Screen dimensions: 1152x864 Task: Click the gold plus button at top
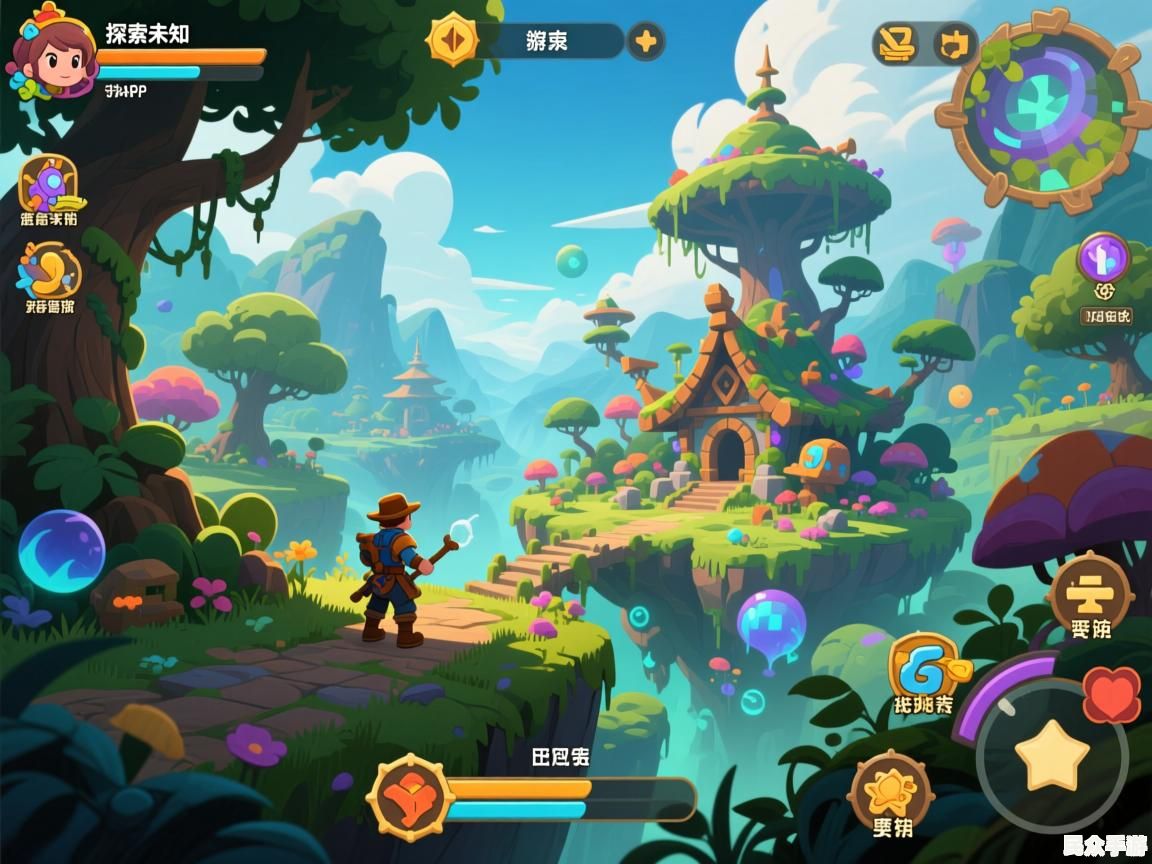[646, 41]
